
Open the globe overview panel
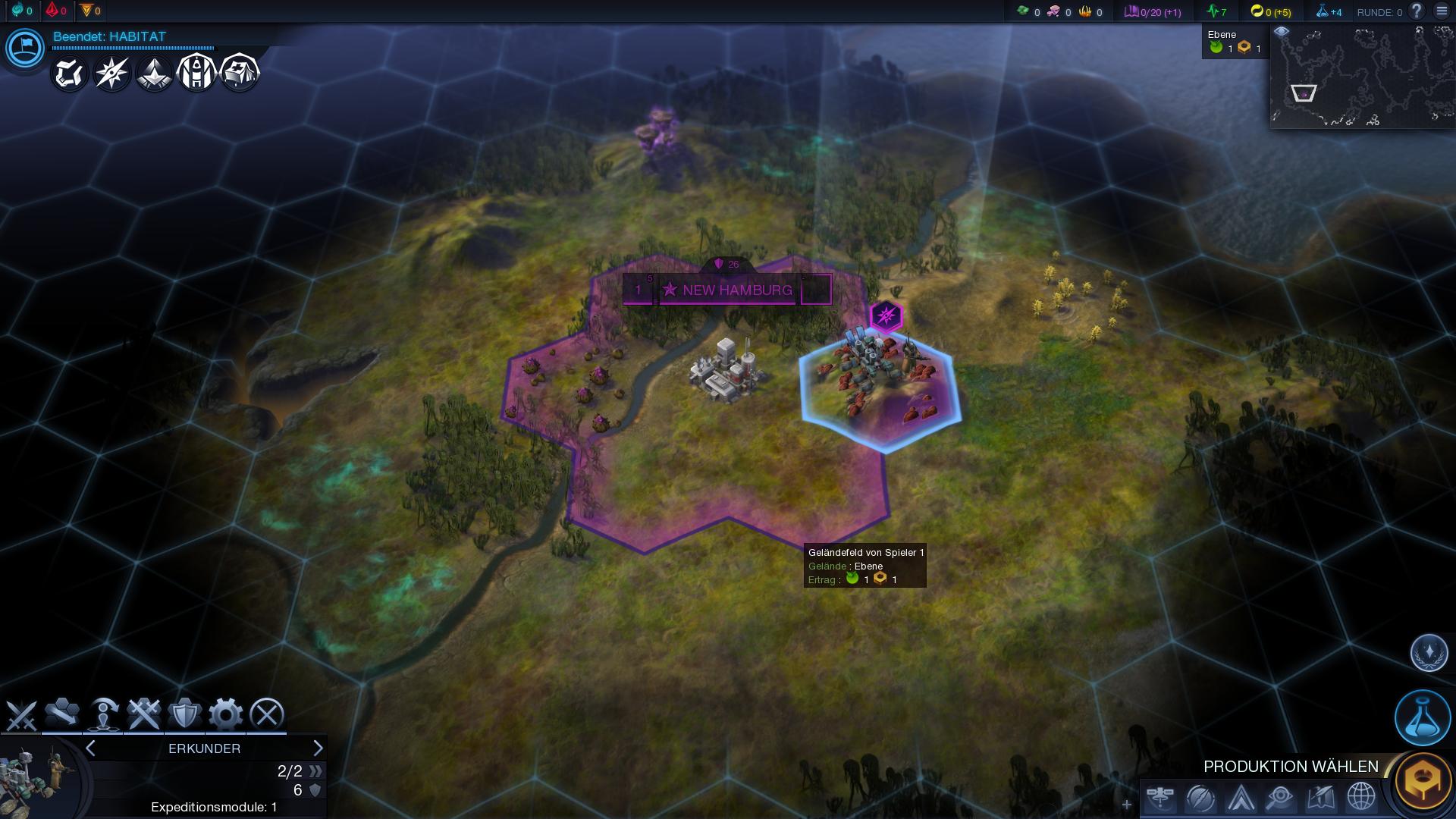1361,798
